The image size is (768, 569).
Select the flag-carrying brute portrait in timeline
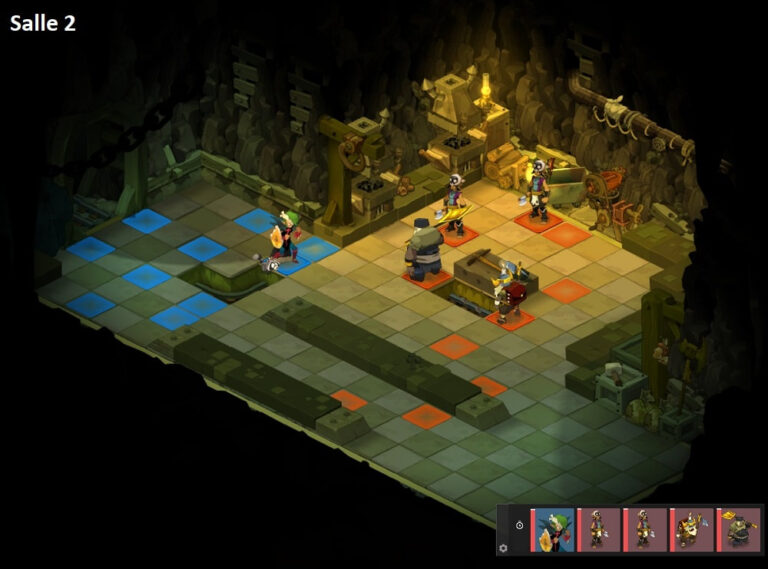pos(739,529)
